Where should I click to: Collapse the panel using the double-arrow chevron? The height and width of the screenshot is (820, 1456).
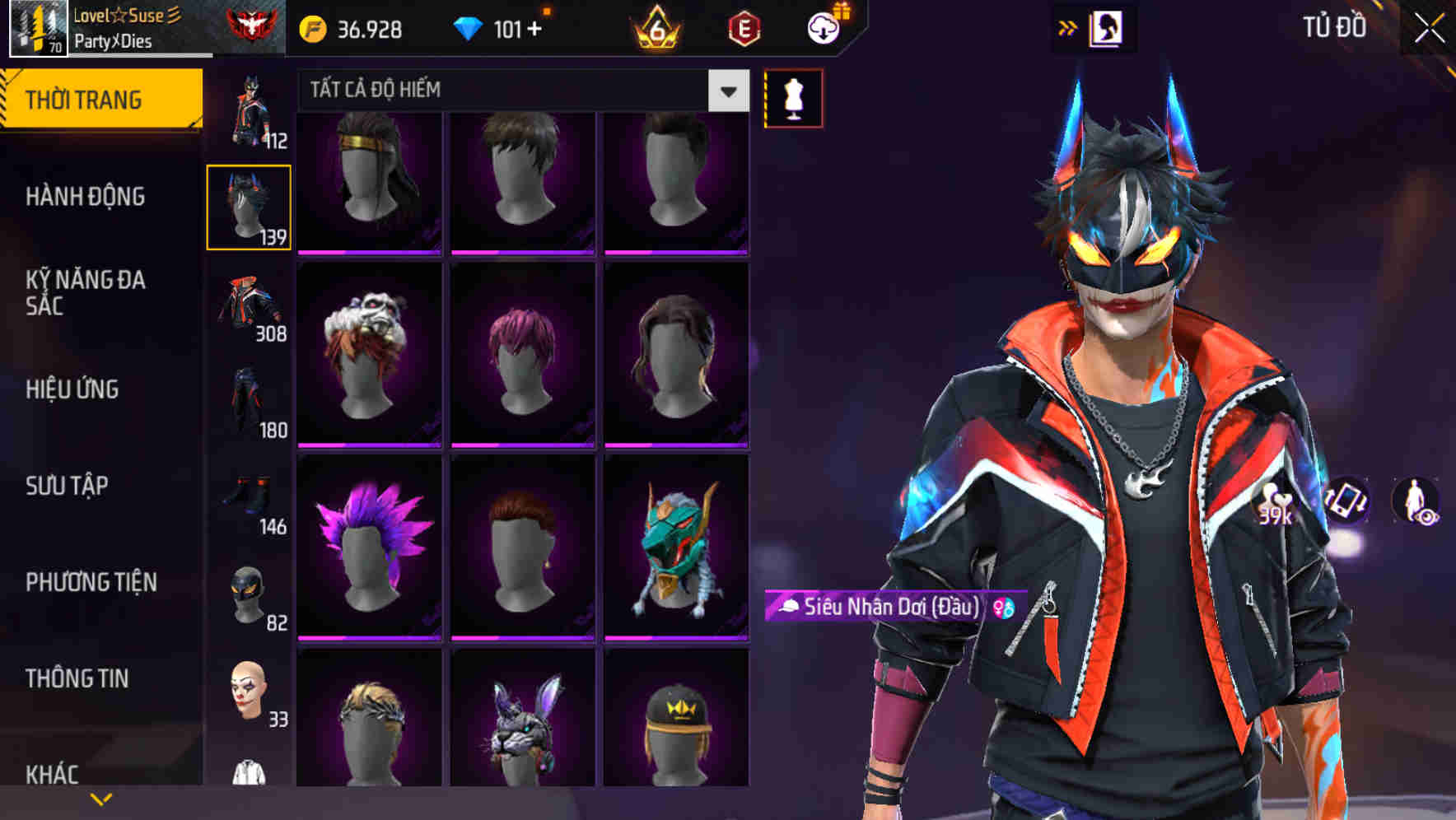(1068, 26)
